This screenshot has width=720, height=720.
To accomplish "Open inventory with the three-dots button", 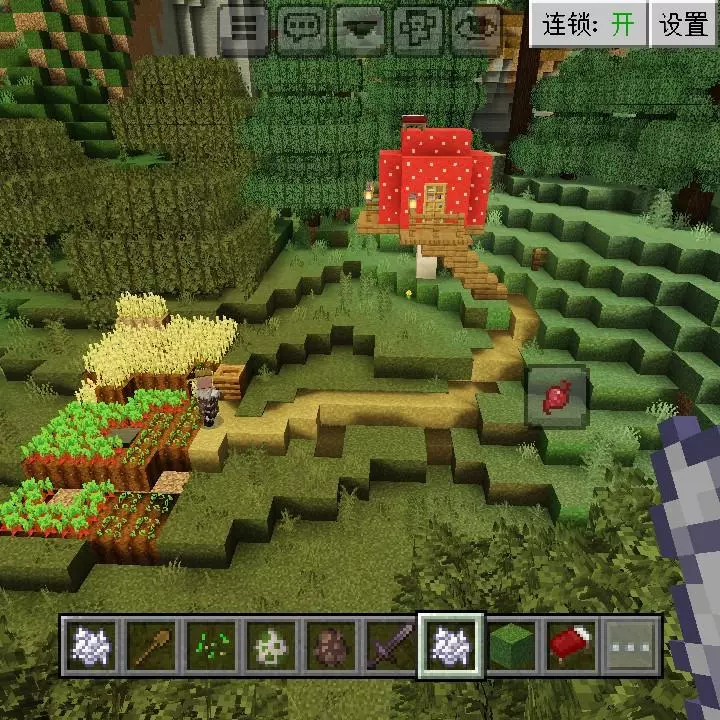I will [x=631, y=645].
